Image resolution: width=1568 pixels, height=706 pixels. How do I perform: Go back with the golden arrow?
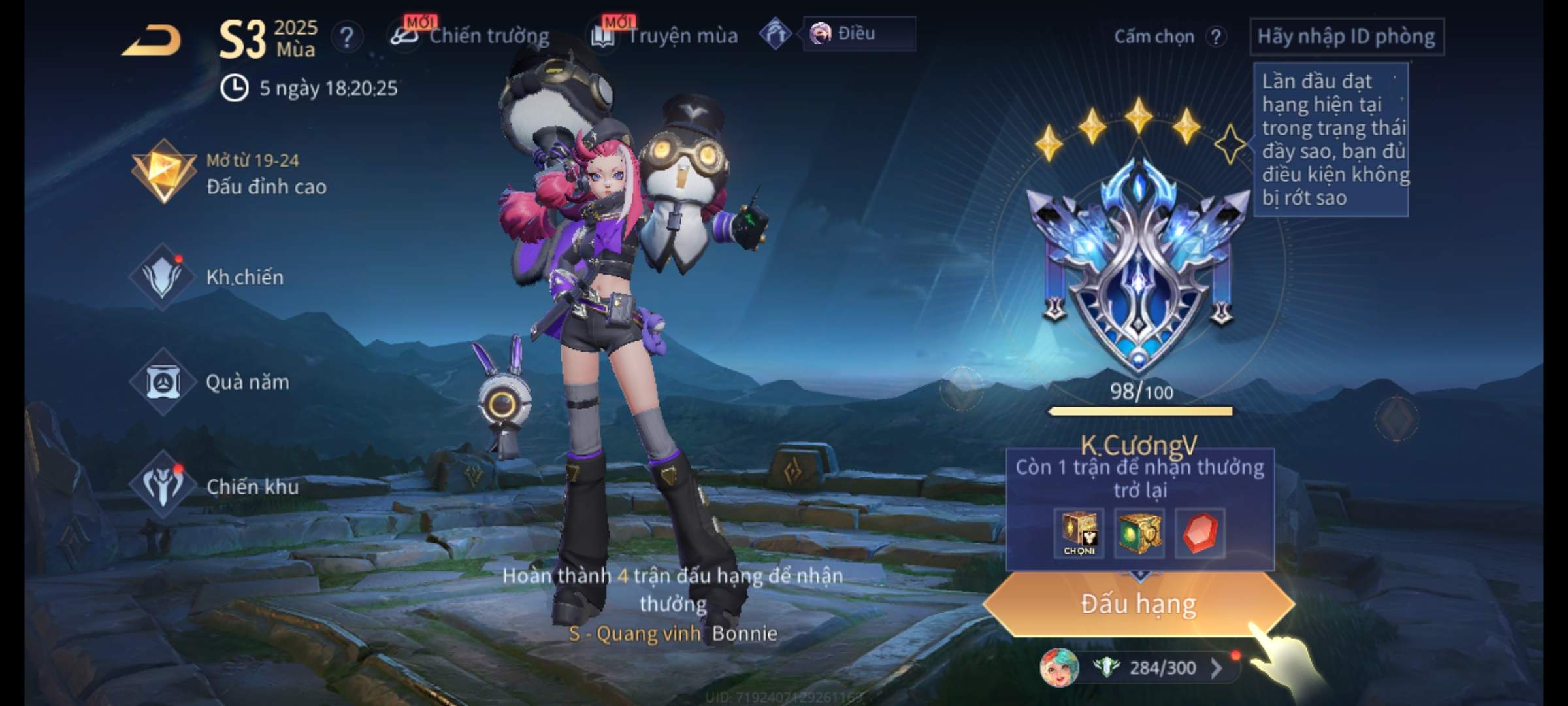pyautogui.click(x=152, y=41)
